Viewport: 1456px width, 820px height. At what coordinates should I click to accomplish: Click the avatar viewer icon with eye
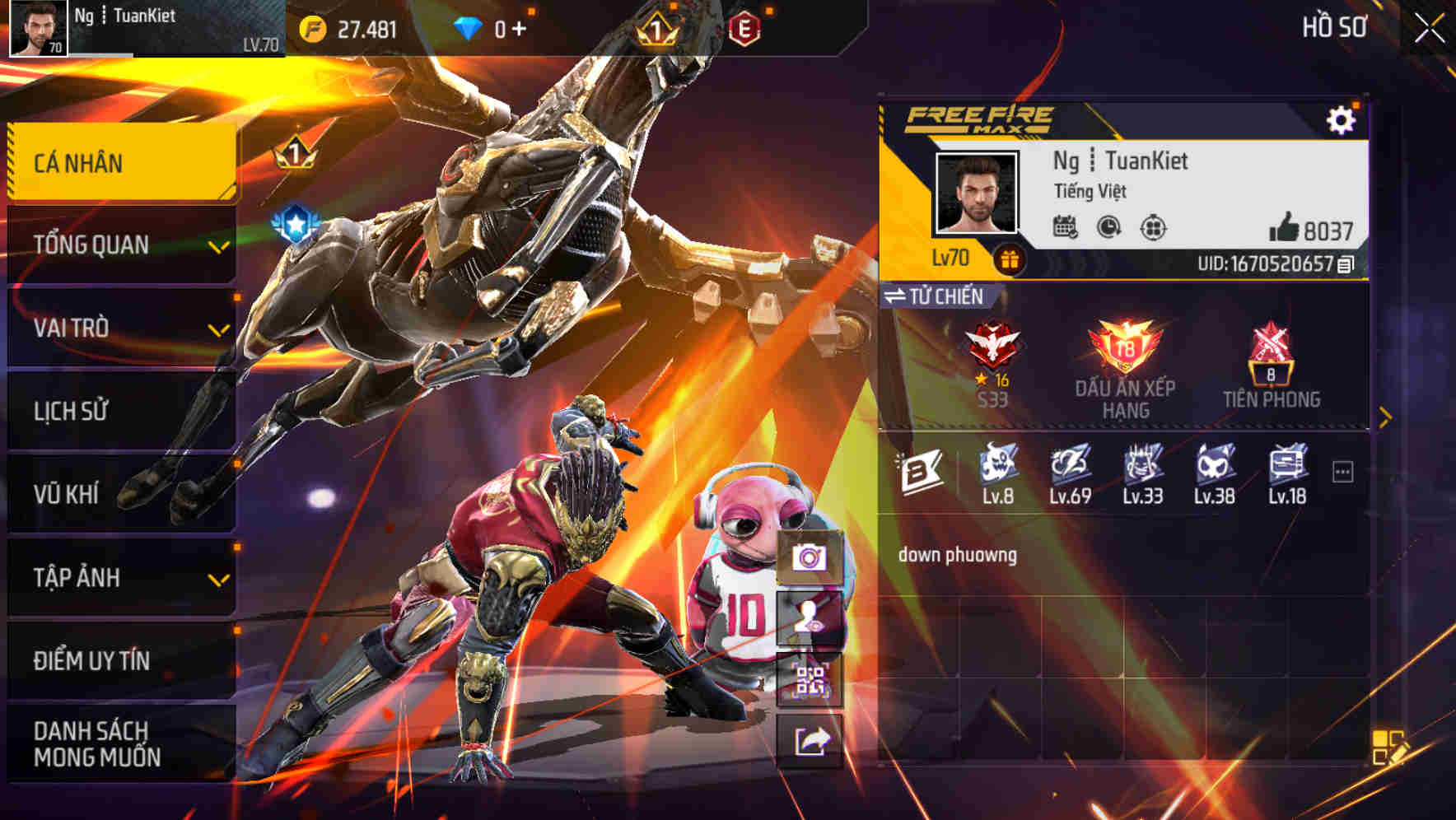coord(810,619)
